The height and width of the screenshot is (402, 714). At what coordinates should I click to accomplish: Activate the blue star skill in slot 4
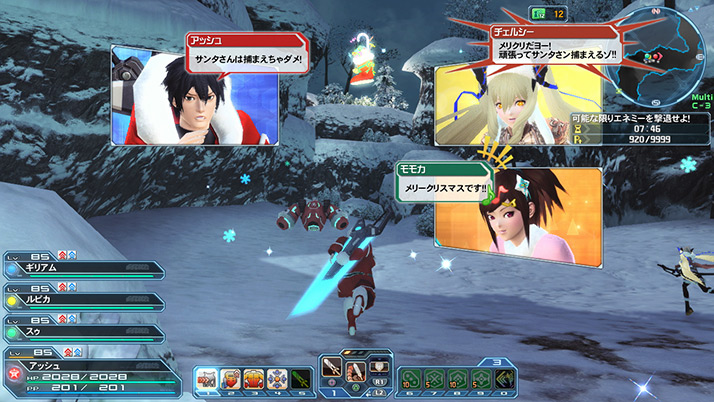[278, 378]
